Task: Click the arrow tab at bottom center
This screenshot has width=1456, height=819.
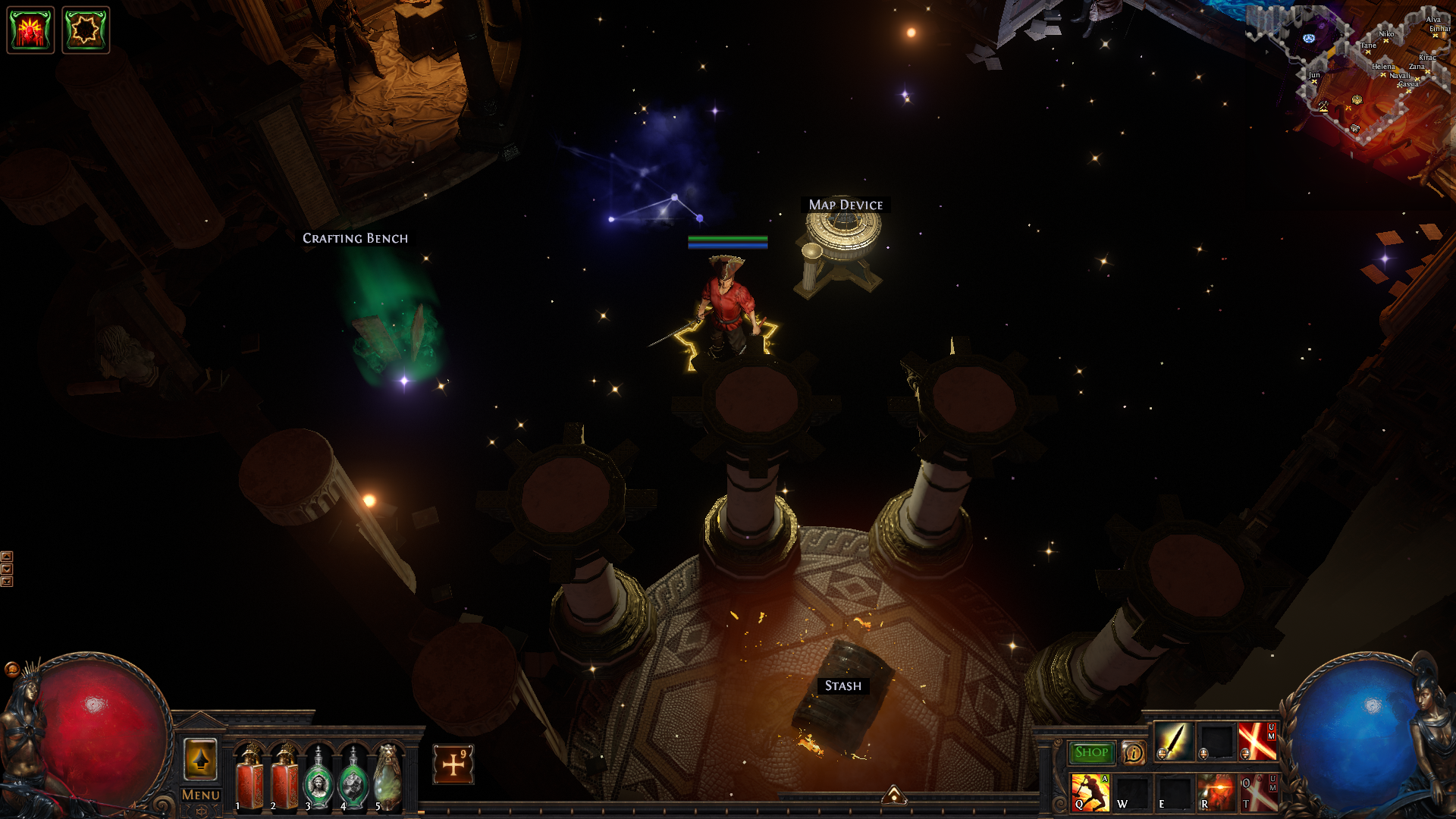Action: [894, 795]
